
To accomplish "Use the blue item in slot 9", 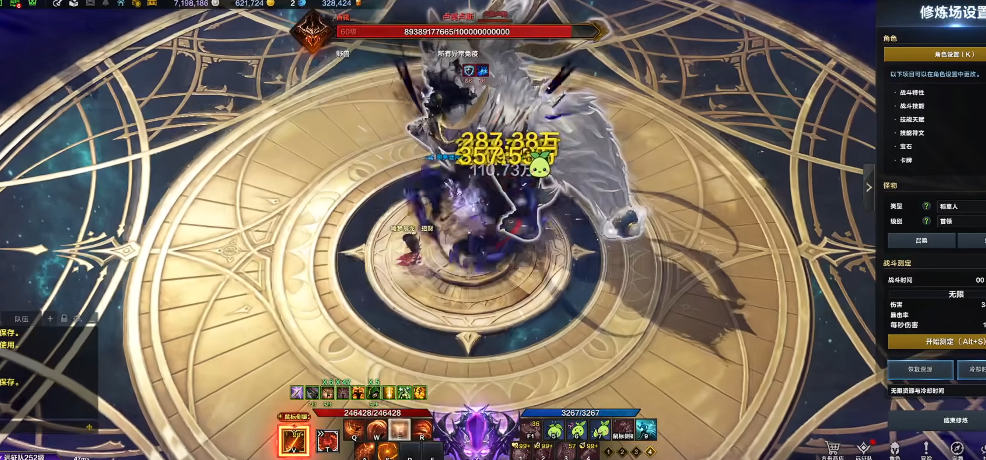I will click(x=646, y=430).
